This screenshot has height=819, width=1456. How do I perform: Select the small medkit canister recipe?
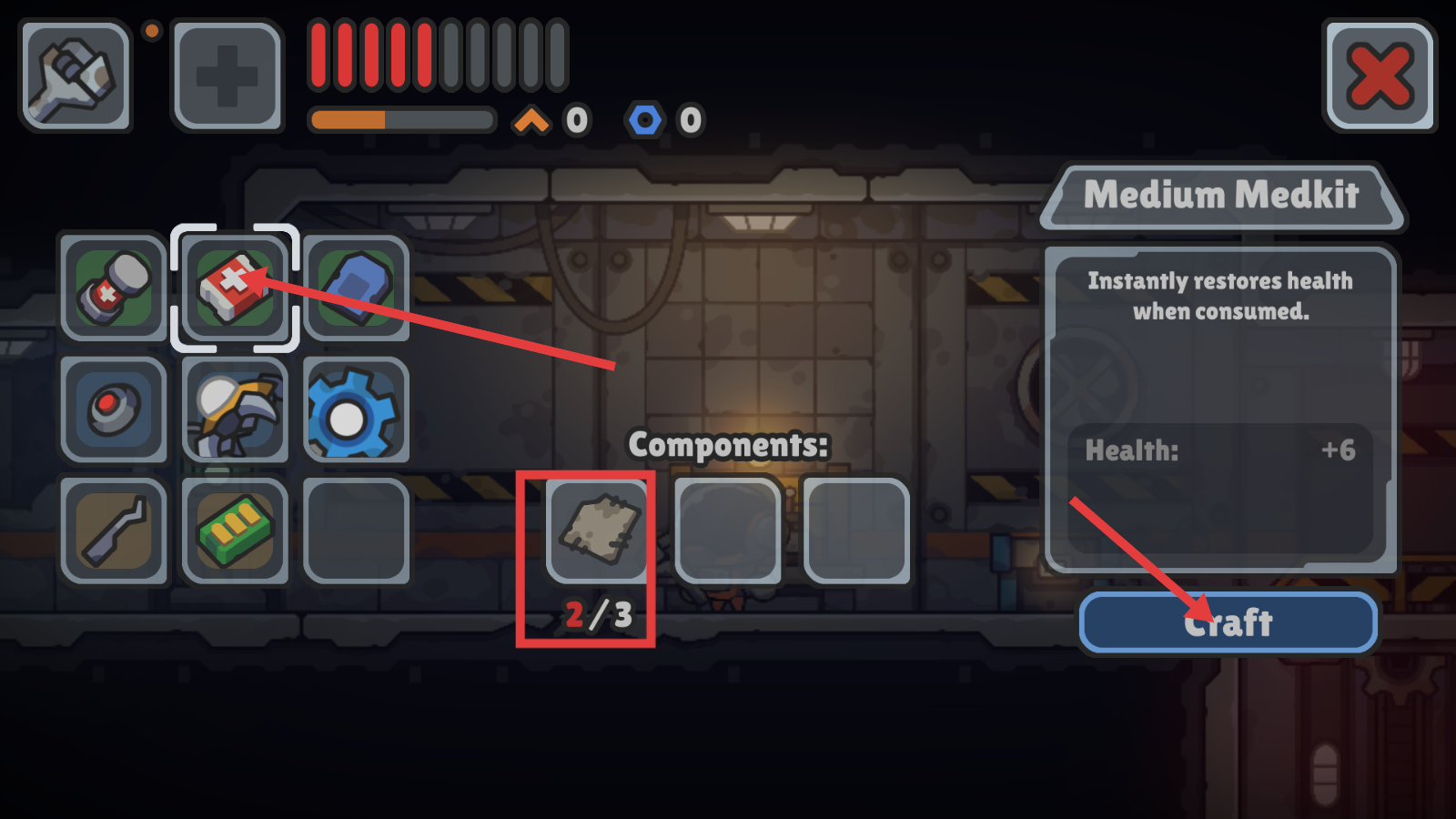click(x=114, y=288)
